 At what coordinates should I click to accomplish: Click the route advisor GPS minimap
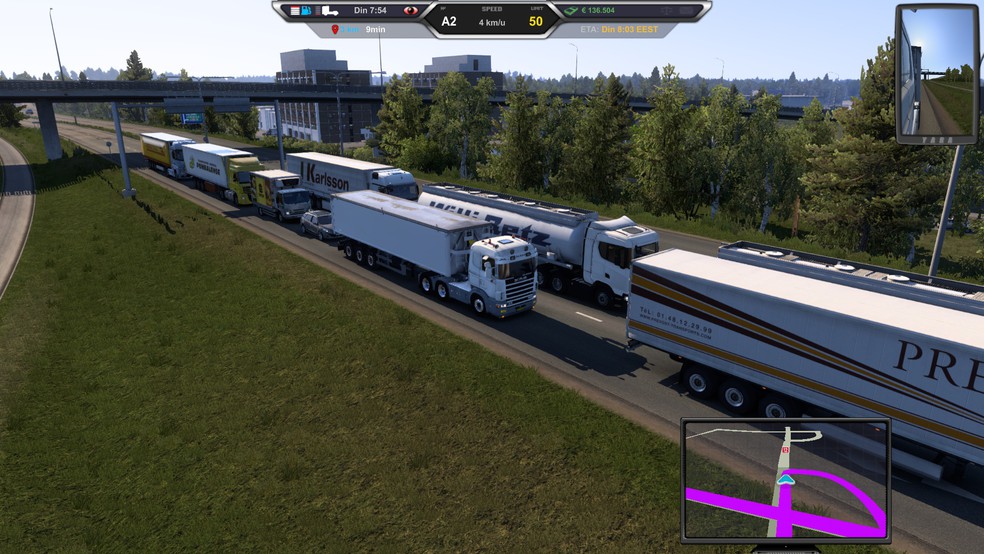click(786, 480)
